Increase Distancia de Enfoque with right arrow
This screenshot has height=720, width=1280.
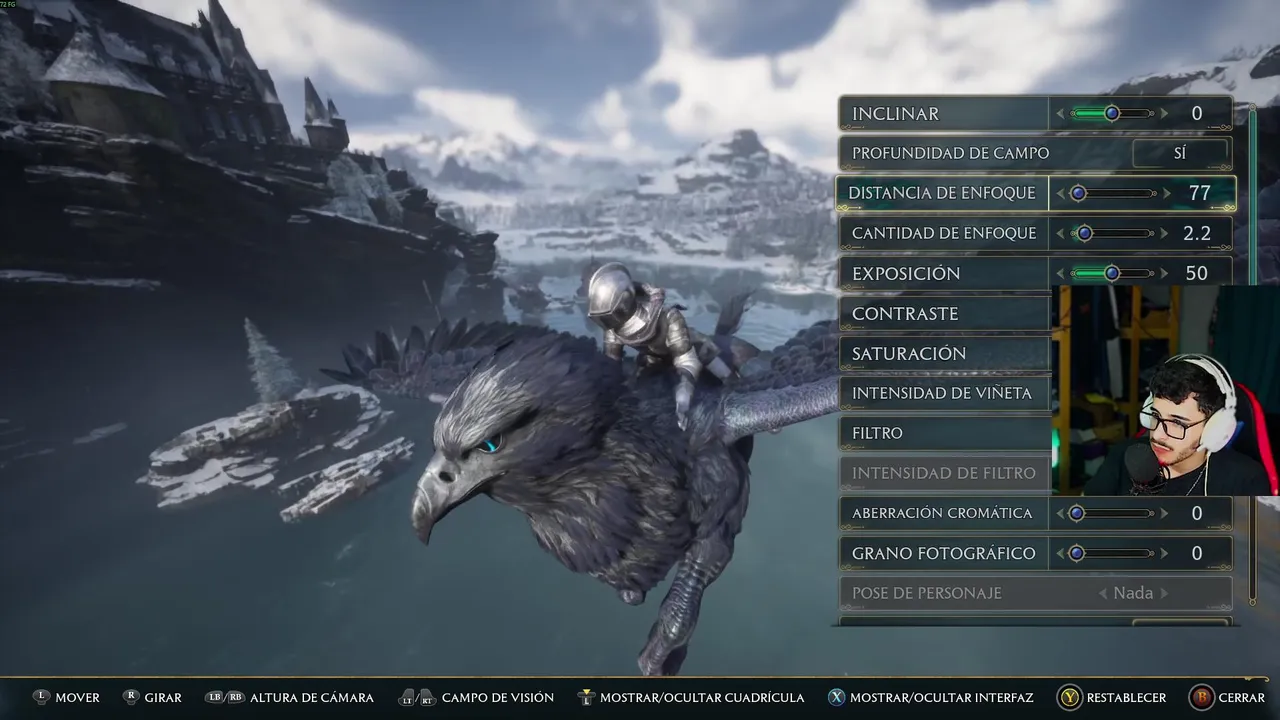click(x=1166, y=193)
